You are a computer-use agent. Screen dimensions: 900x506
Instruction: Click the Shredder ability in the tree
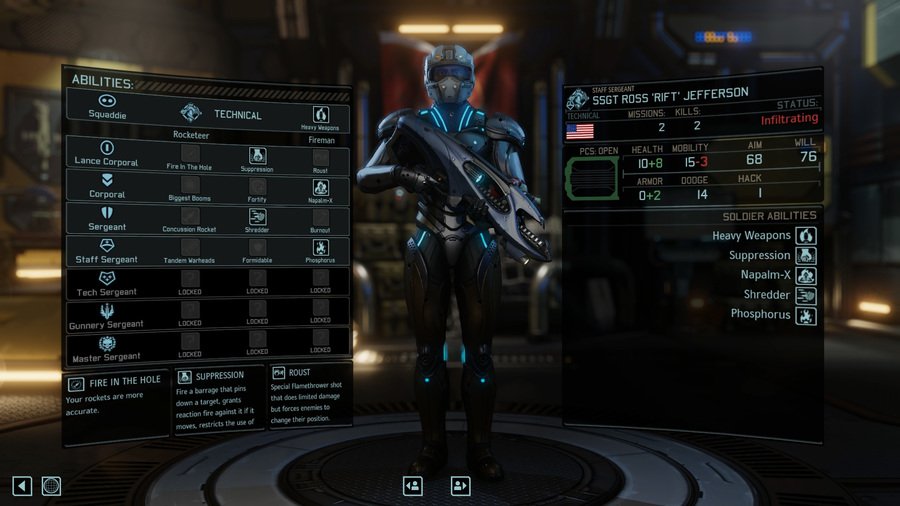(x=257, y=217)
